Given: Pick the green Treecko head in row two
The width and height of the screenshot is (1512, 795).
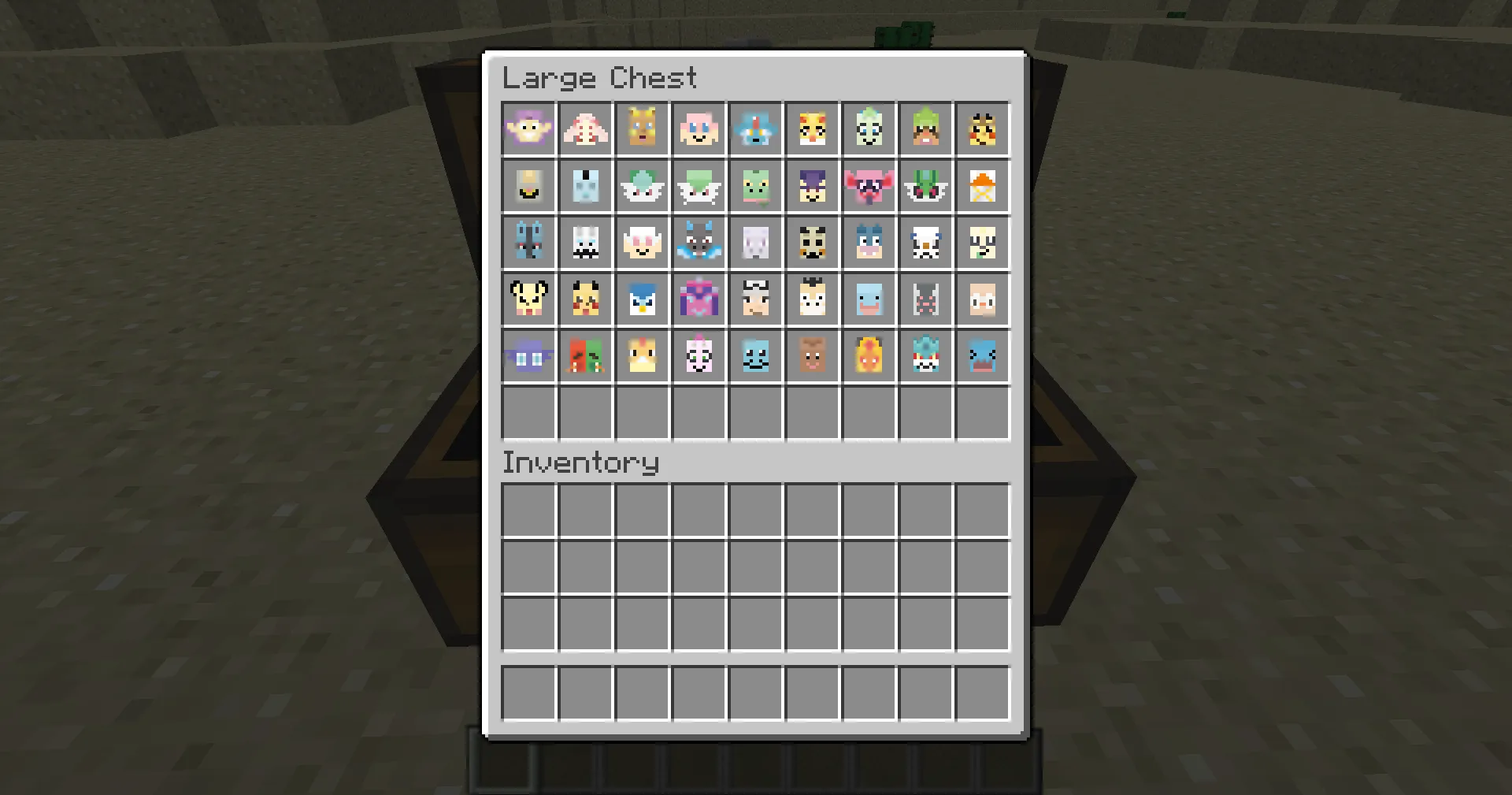Looking at the screenshot, I should click(x=755, y=186).
